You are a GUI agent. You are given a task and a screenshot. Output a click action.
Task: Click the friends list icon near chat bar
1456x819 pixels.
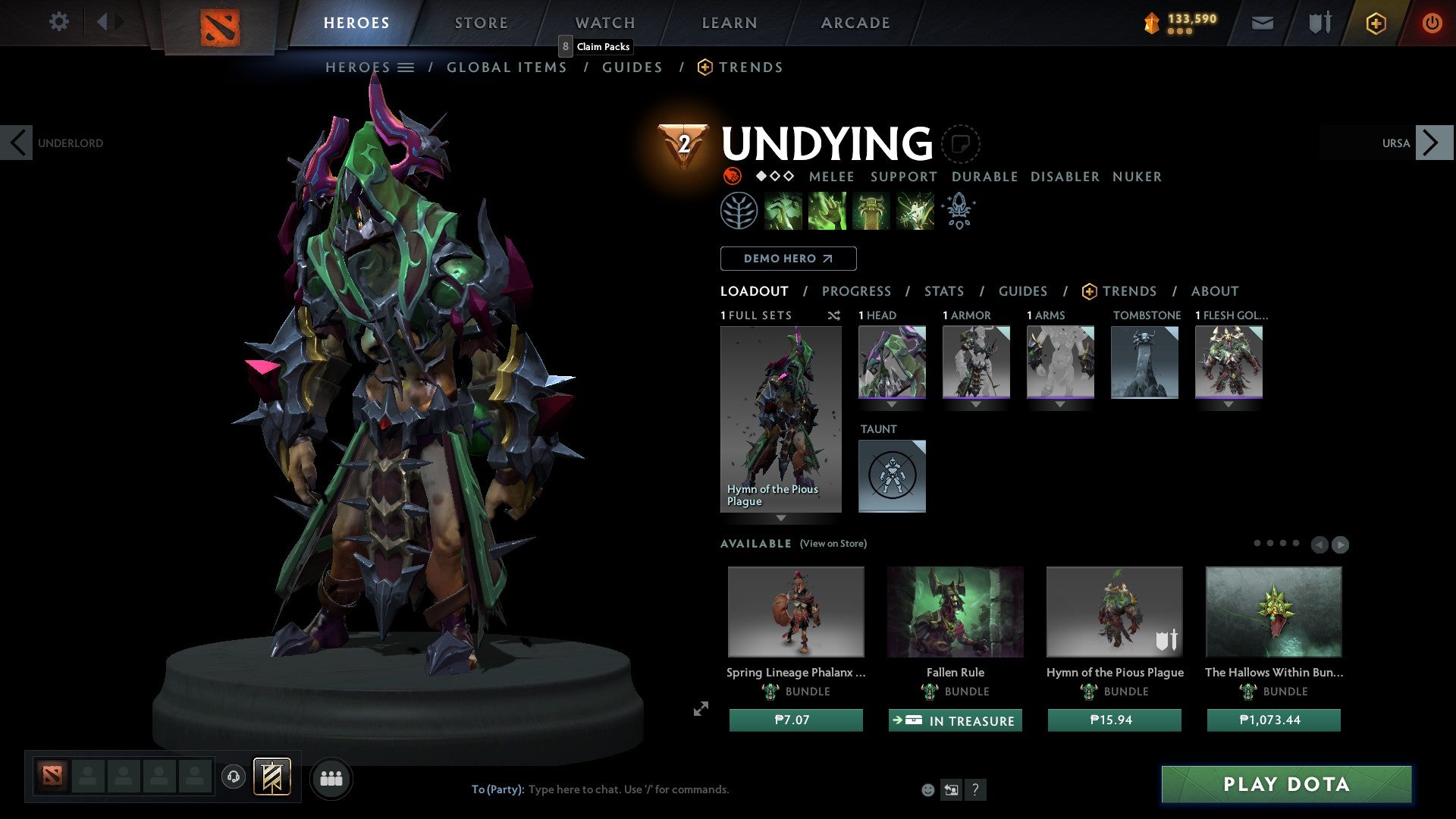[x=331, y=778]
